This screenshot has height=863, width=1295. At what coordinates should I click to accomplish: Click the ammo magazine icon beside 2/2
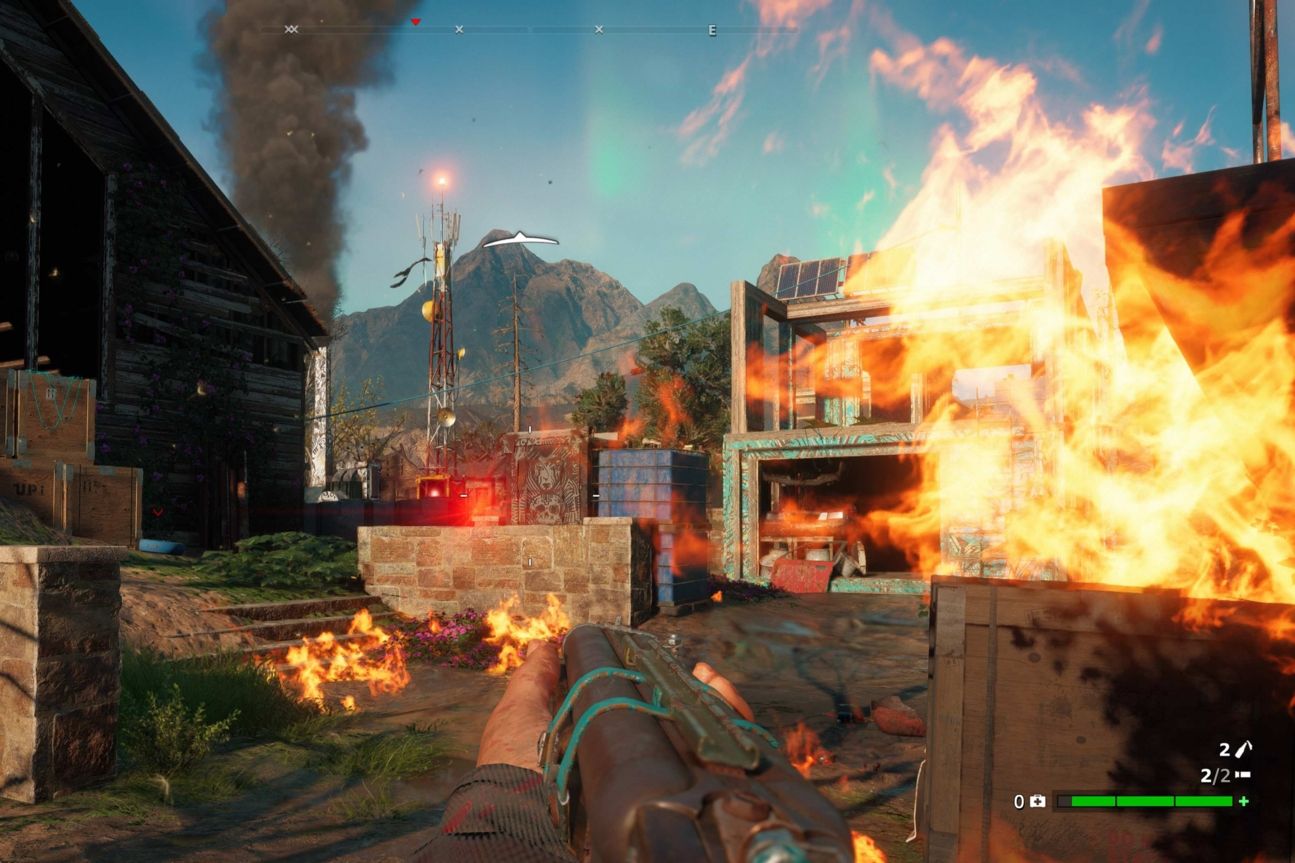click(1242, 775)
